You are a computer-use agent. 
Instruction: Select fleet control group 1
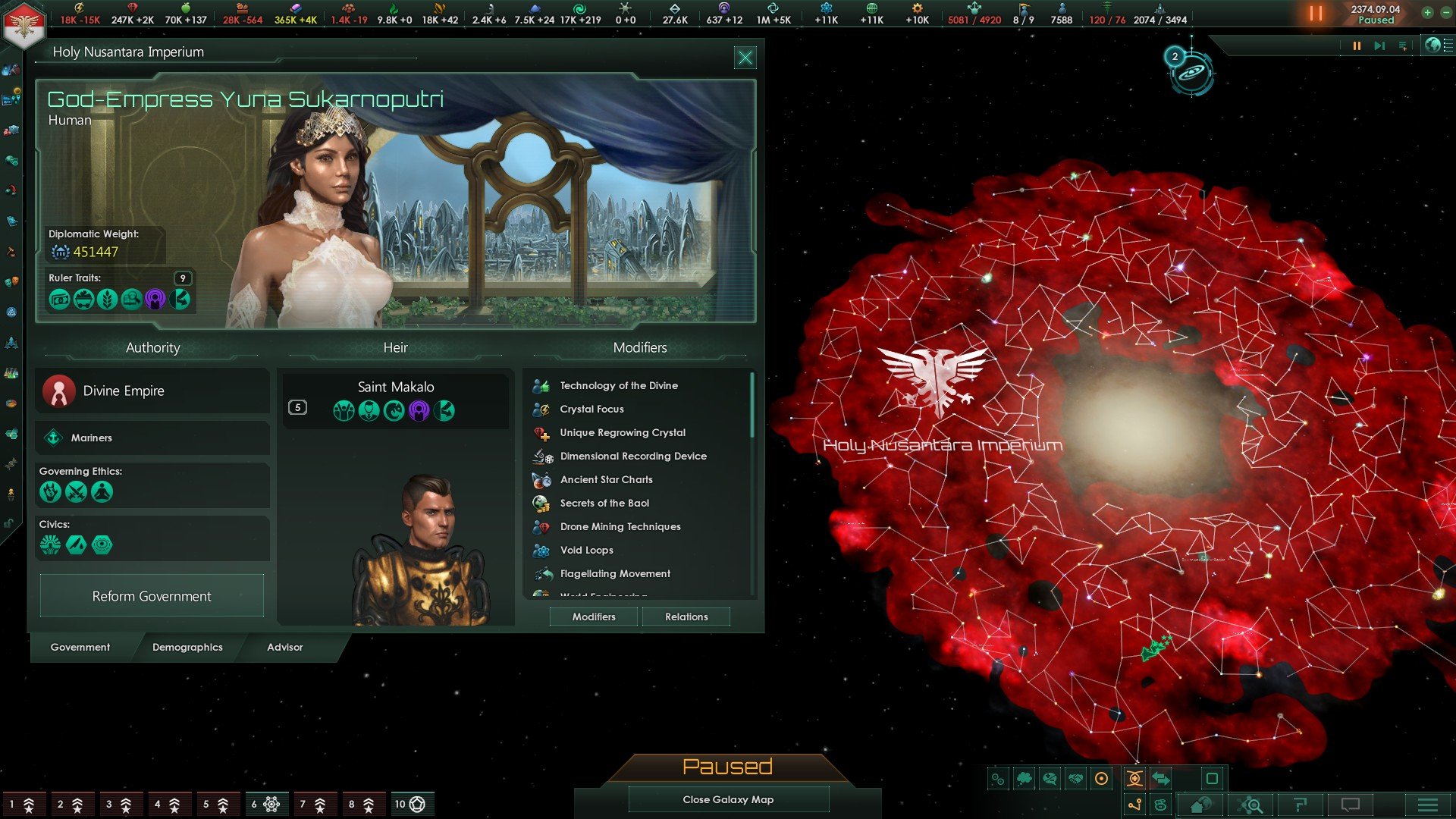[x=21, y=804]
